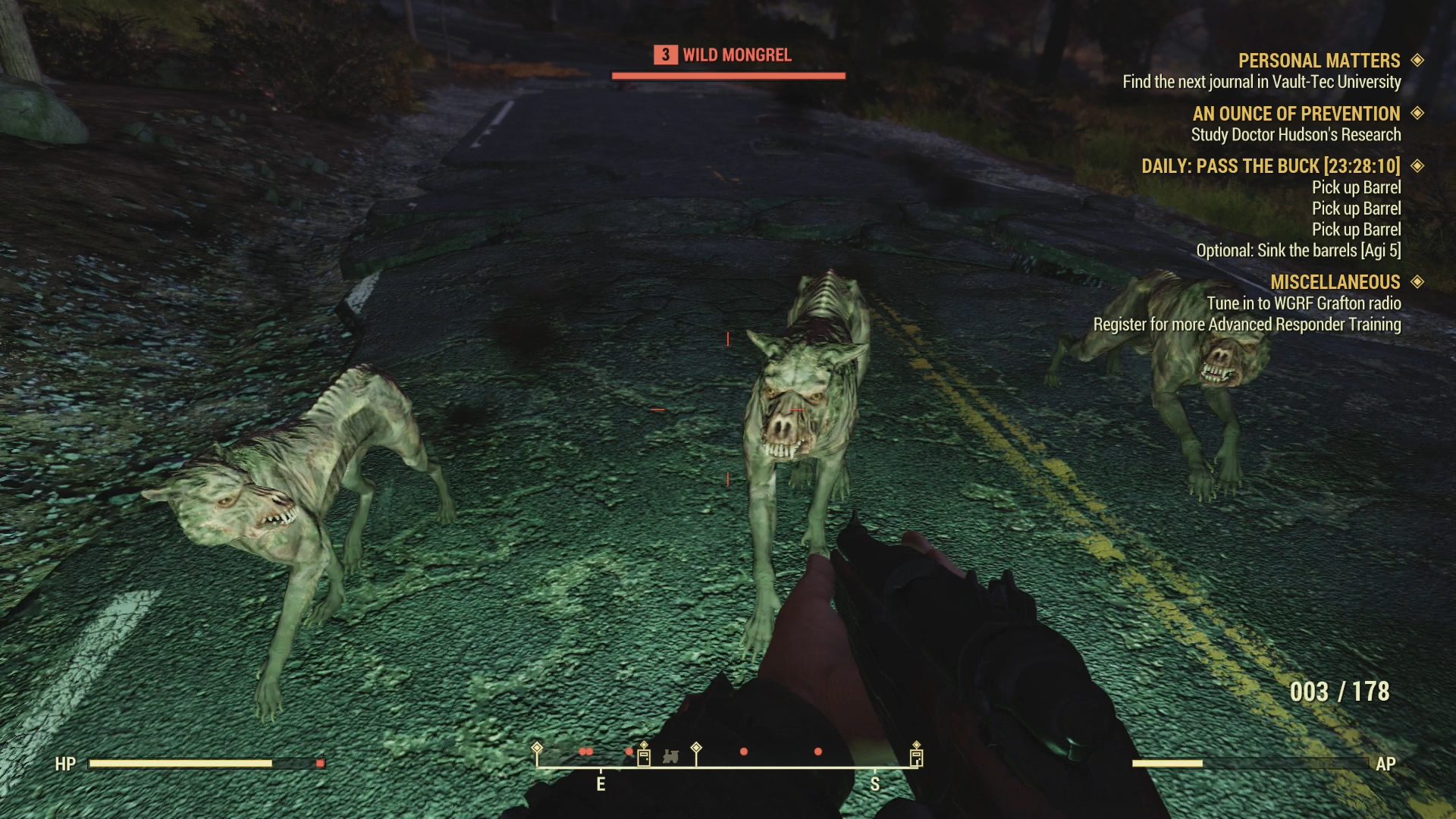Select the Miscellaneous section heading
The height and width of the screenshot is (819, 1456).
(1336, 281)
